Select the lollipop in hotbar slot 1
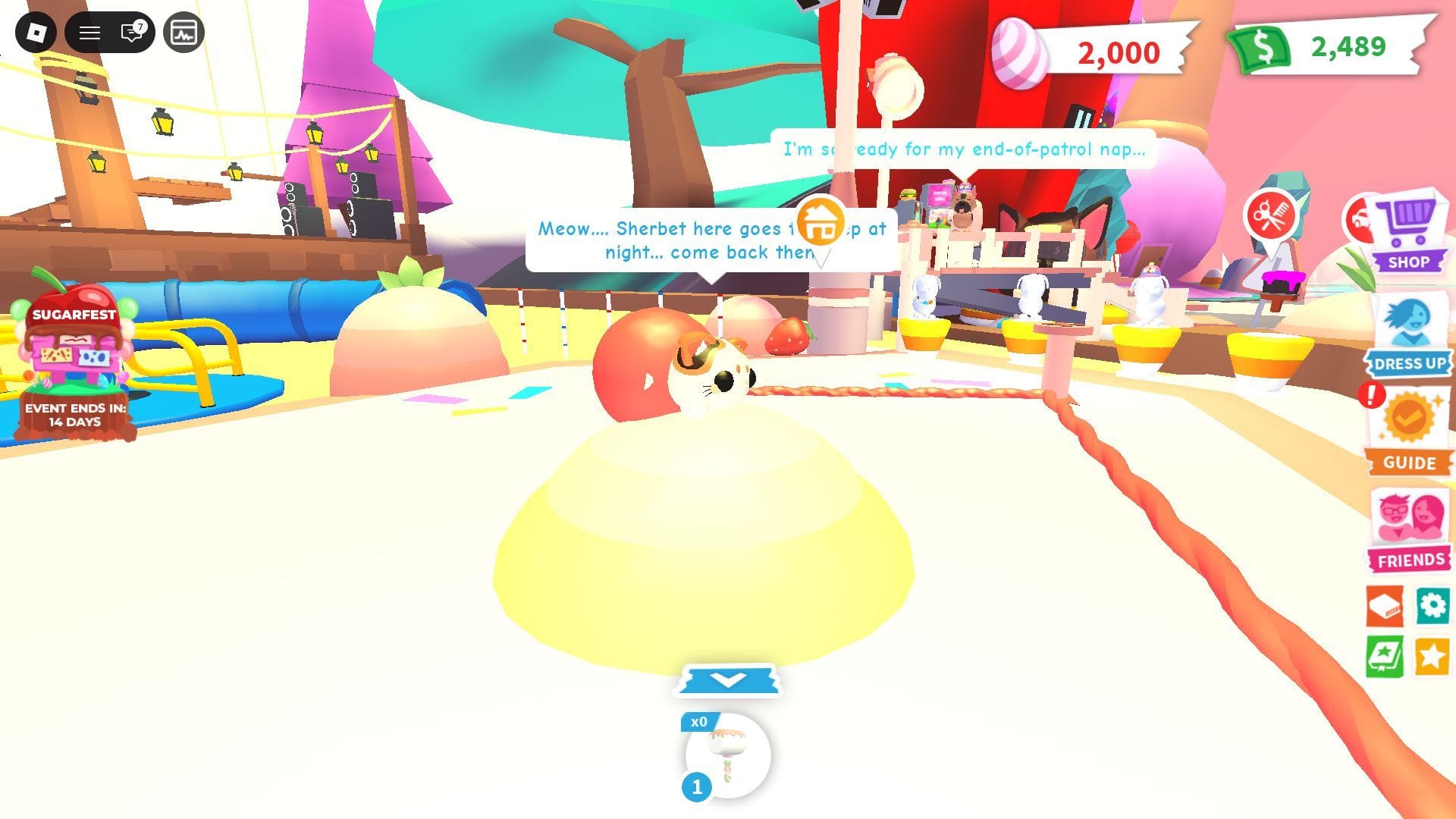The image size is (1456, 819). coord(727,753)
